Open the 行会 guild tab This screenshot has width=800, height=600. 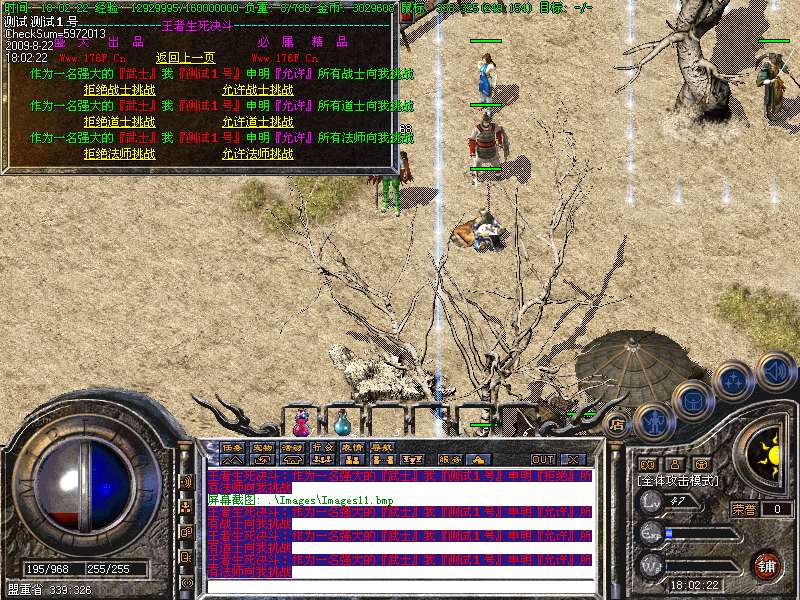coord(322,447)
